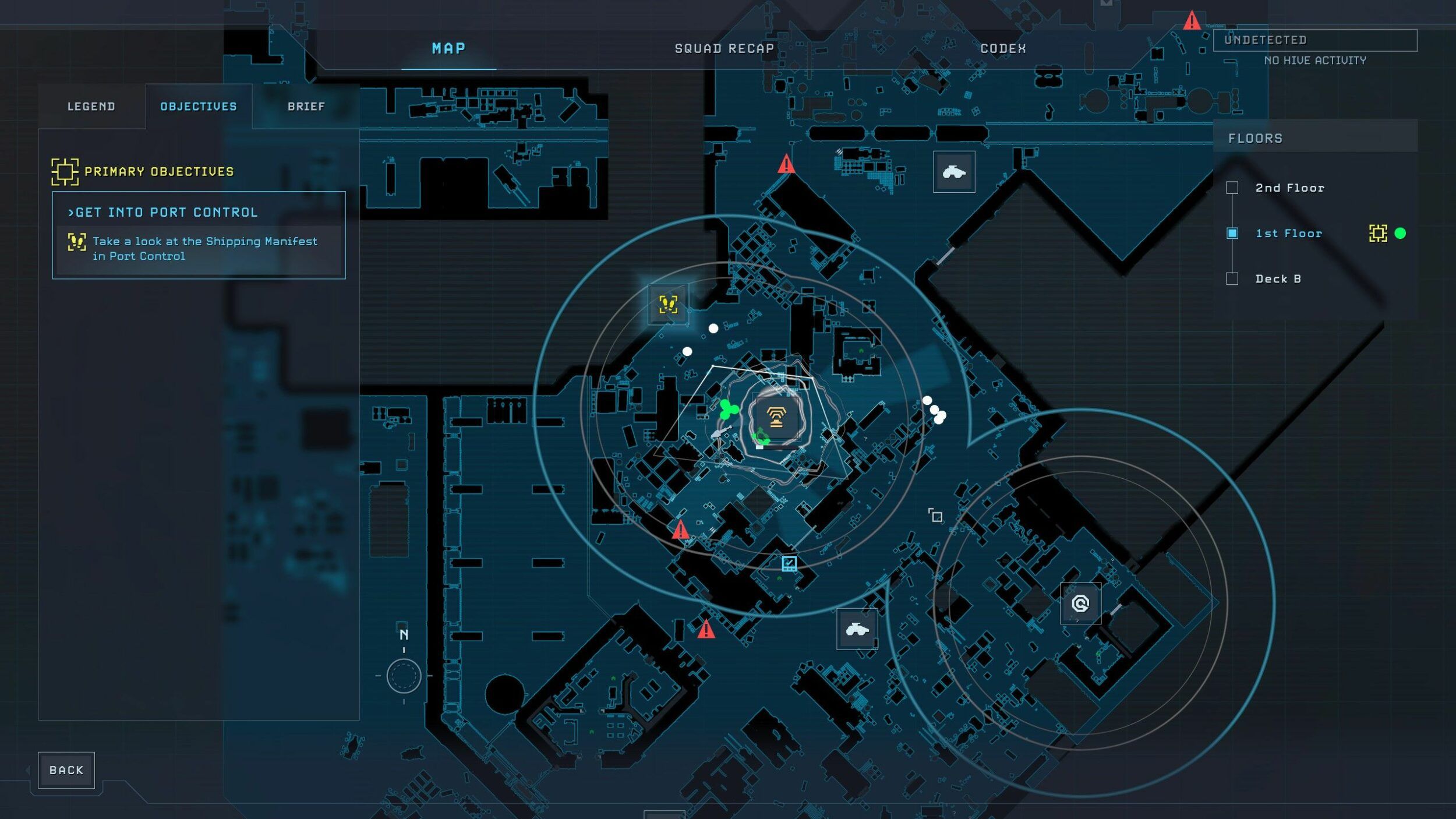1456x819 pixels.
Task: Click the spiral icon marker on the map
Action: (1080, 603)
